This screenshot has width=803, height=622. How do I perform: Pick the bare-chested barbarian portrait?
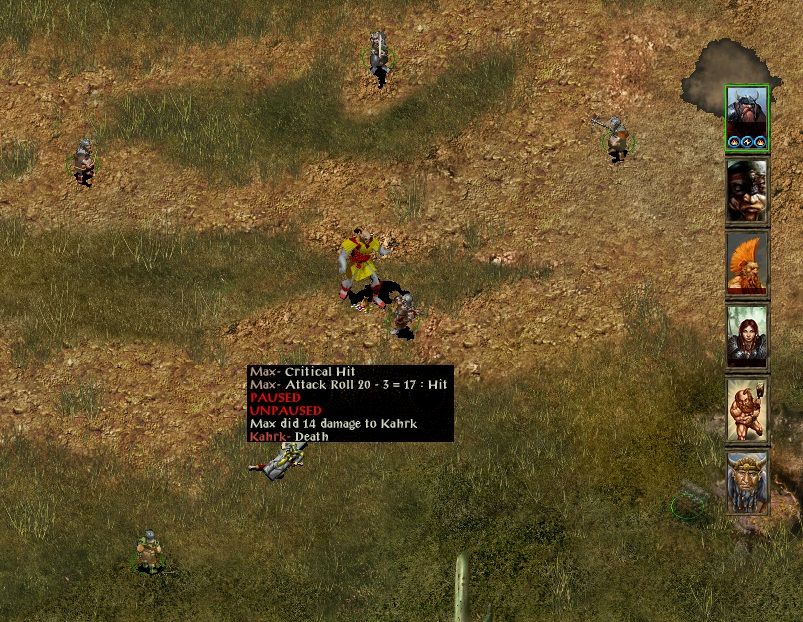(x=746, y=409)
